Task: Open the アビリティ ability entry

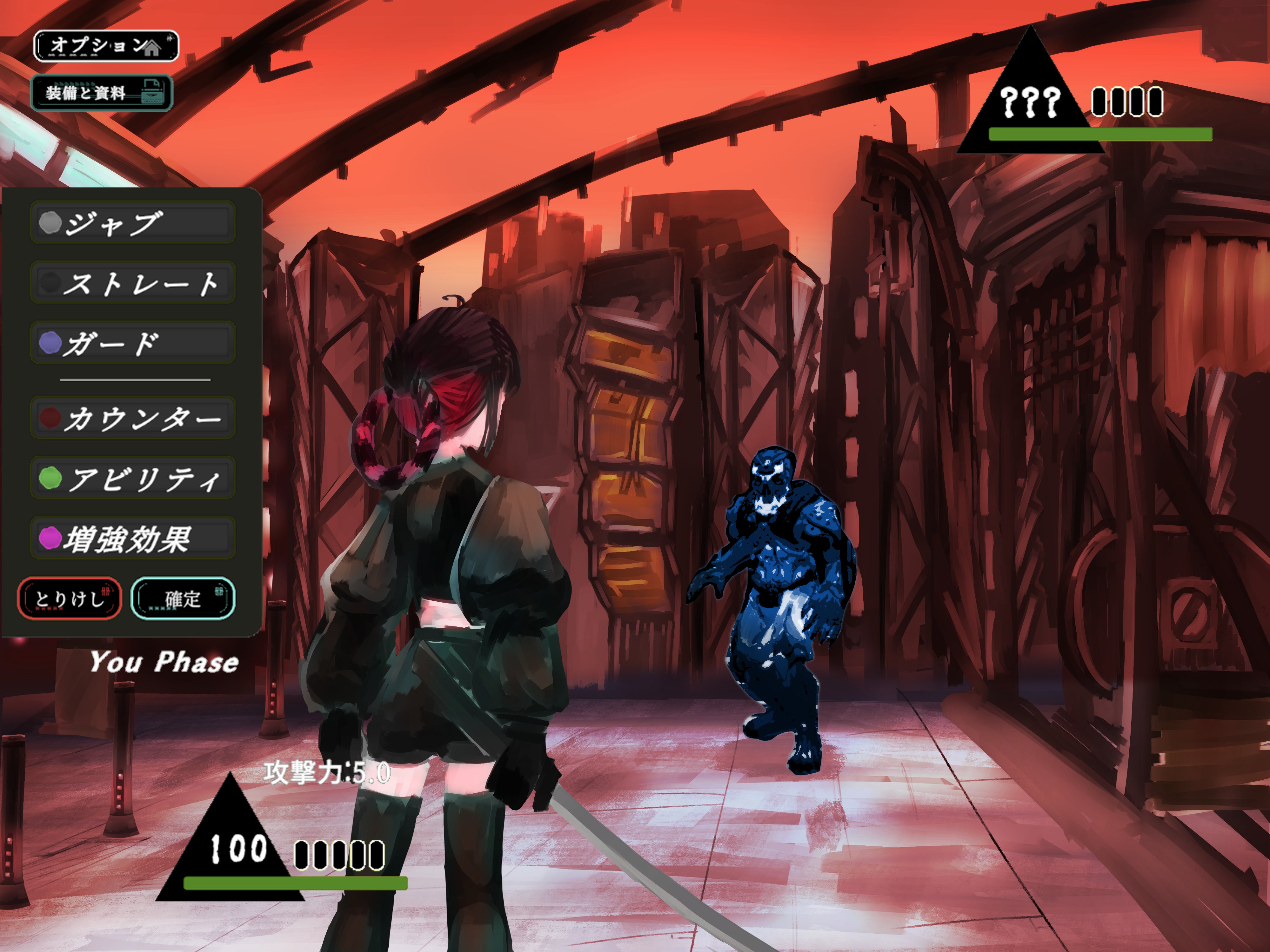Action: click(133, 478)
